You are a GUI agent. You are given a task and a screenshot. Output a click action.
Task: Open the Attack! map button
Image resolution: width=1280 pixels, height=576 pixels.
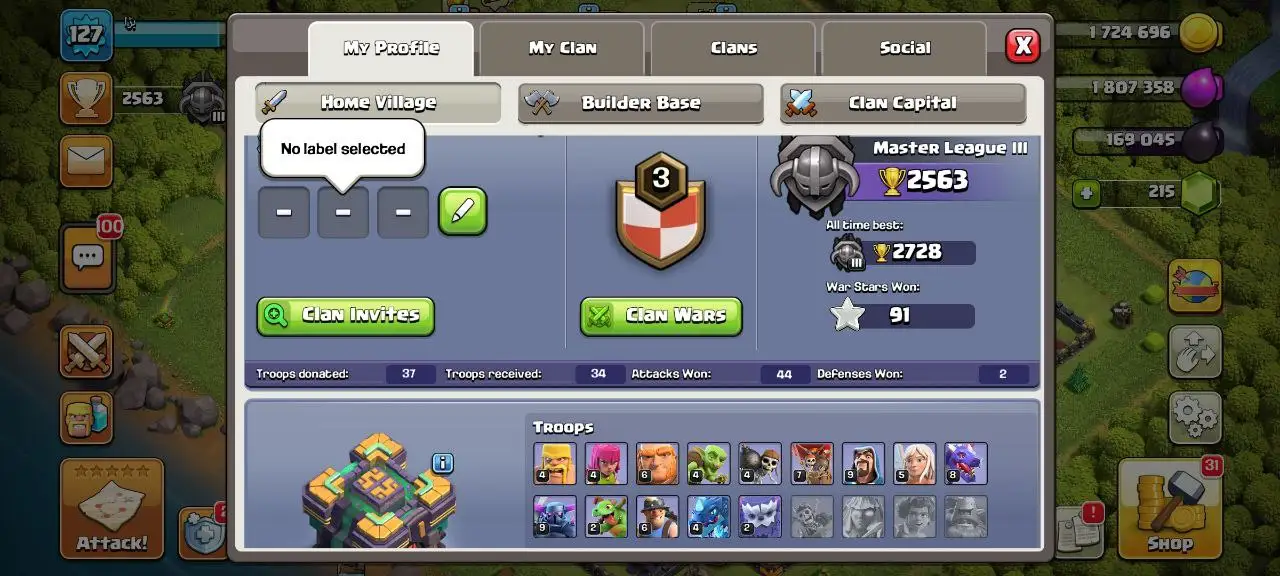coord(111,508)
